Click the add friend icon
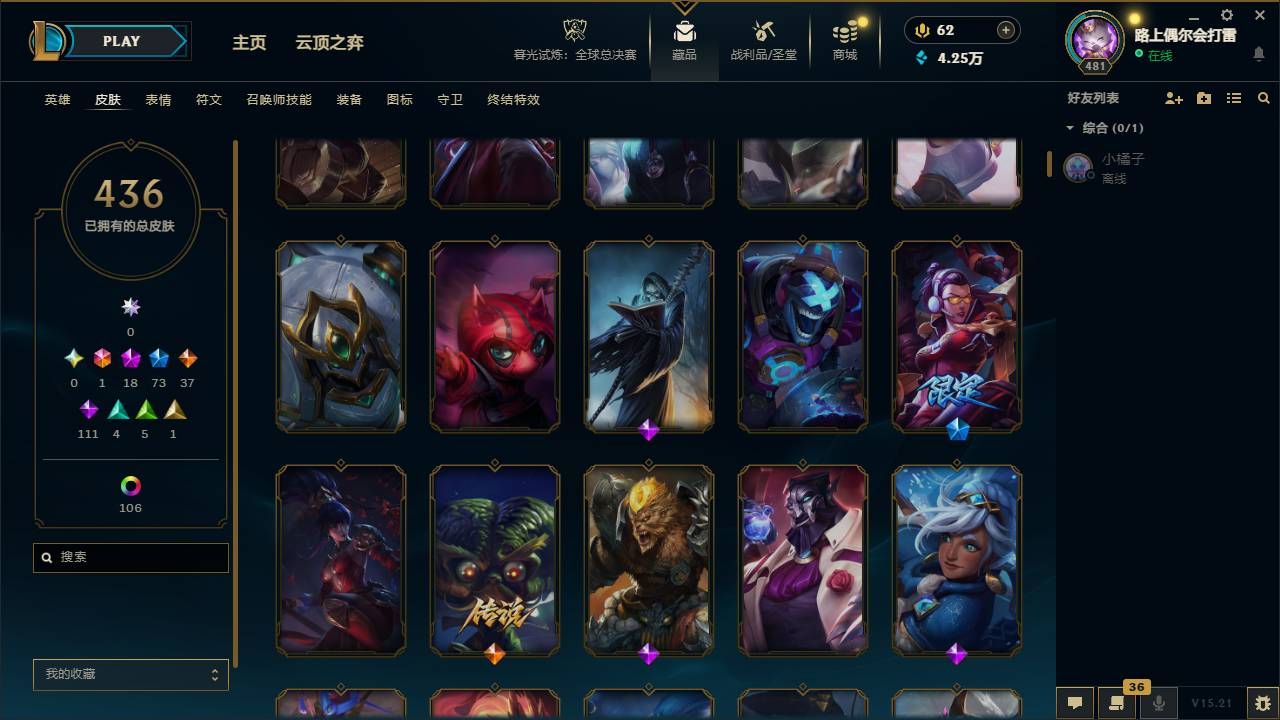 point(1172,97)
